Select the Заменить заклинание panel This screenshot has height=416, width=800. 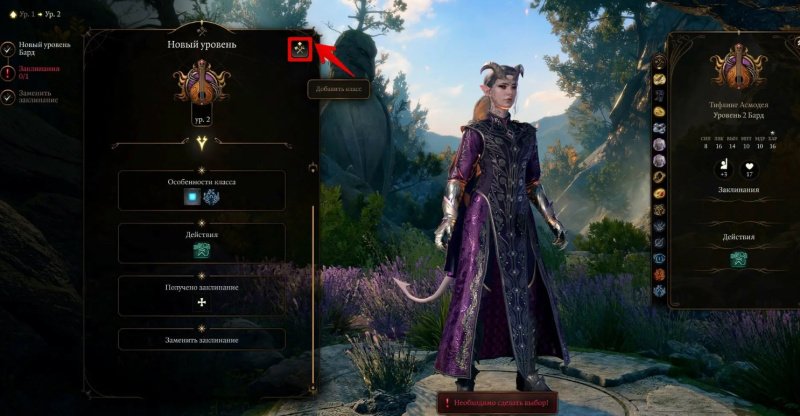(x=201, y=339)
